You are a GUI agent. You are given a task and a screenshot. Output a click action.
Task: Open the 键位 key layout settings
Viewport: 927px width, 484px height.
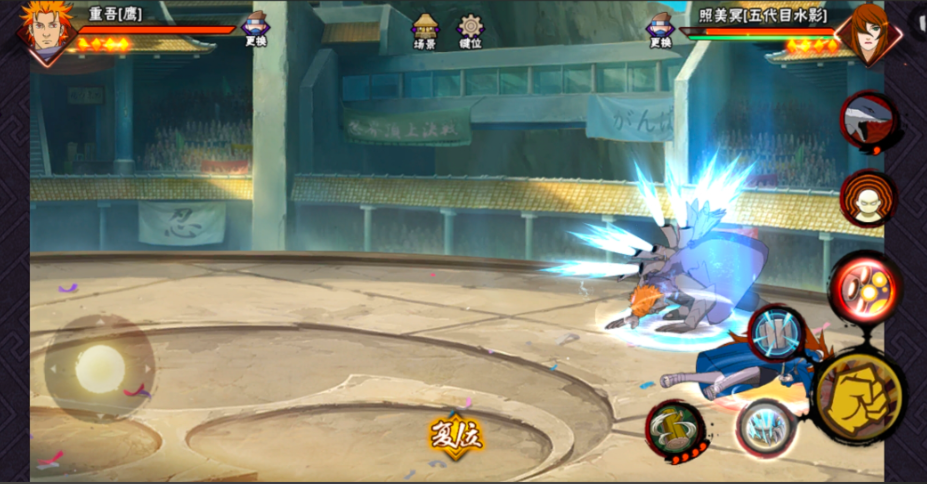click(x=470, y=31)
